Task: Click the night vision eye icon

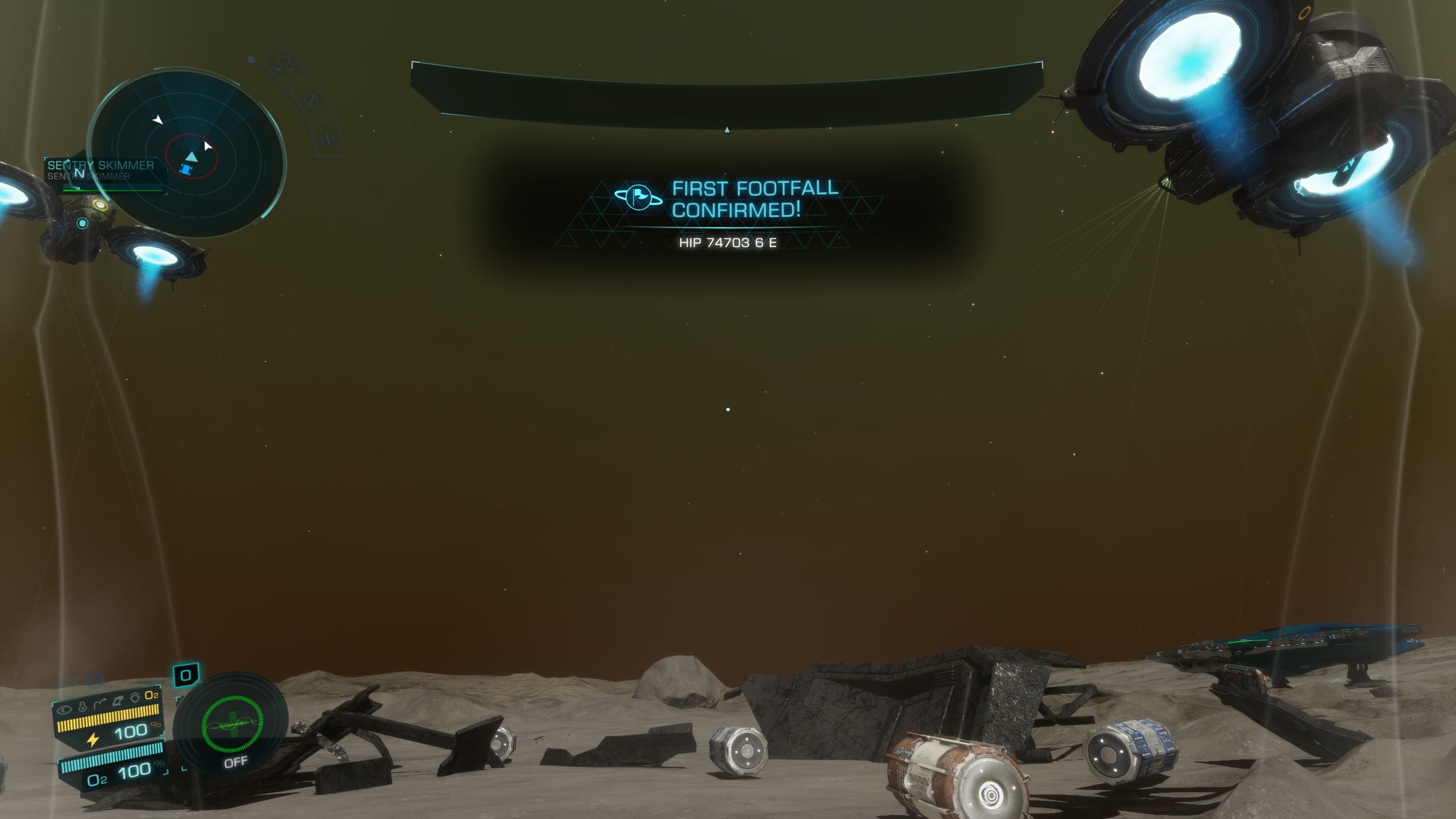Action: tap(65, 709)
